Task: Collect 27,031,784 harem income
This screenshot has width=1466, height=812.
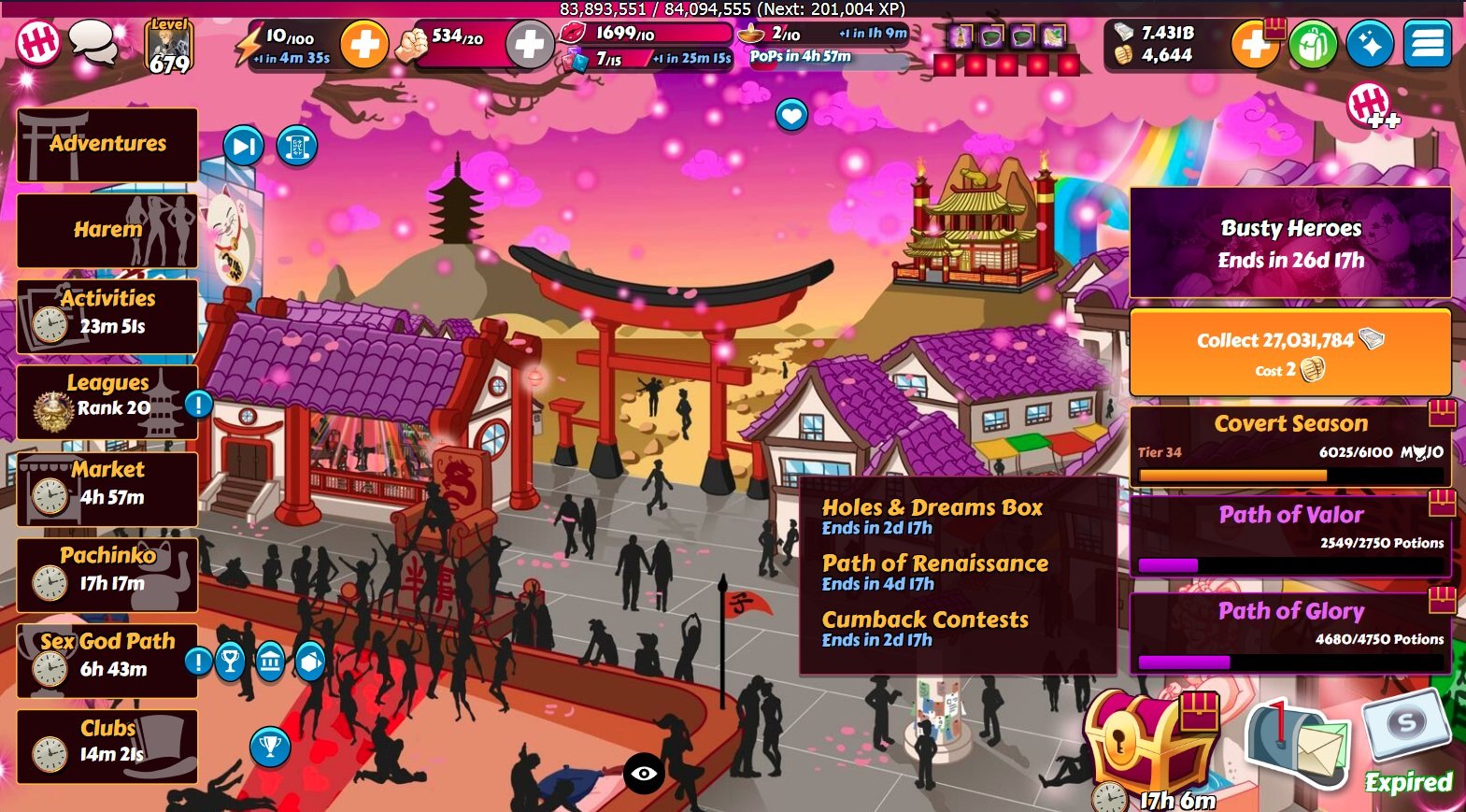Action: (1289, 352)
